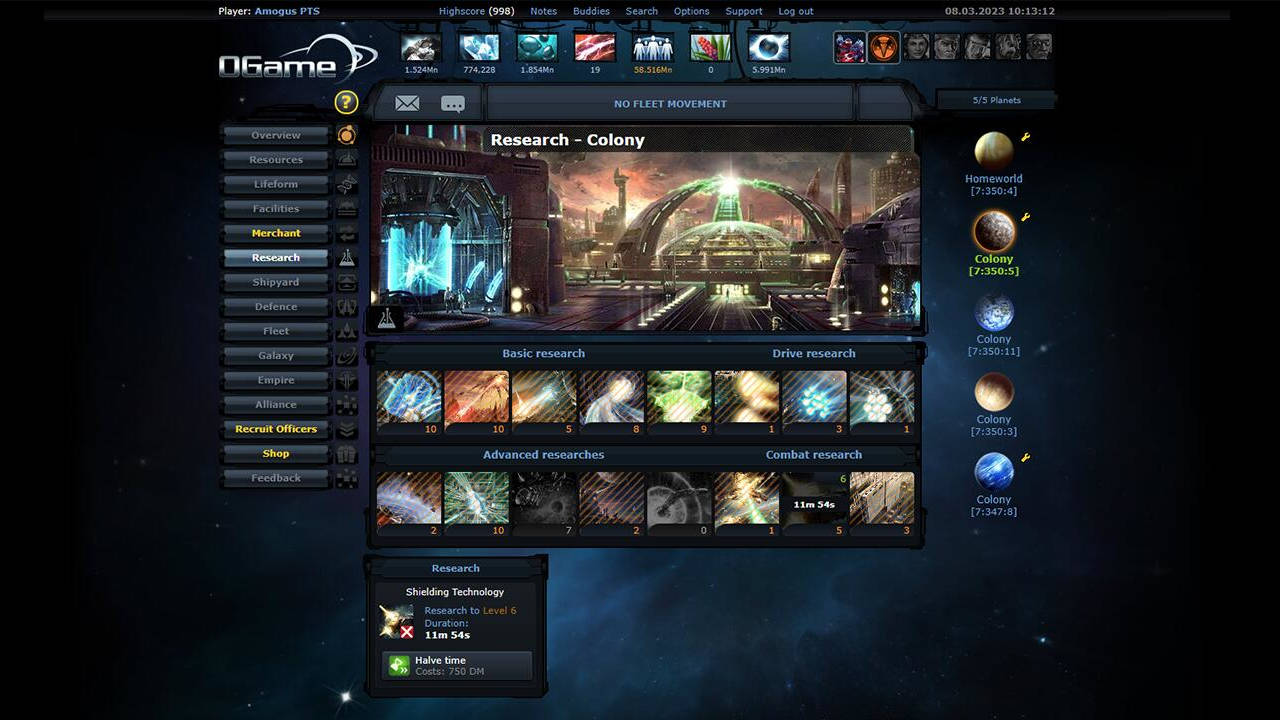Open the Astrophysics research icon

click(544, 498)
